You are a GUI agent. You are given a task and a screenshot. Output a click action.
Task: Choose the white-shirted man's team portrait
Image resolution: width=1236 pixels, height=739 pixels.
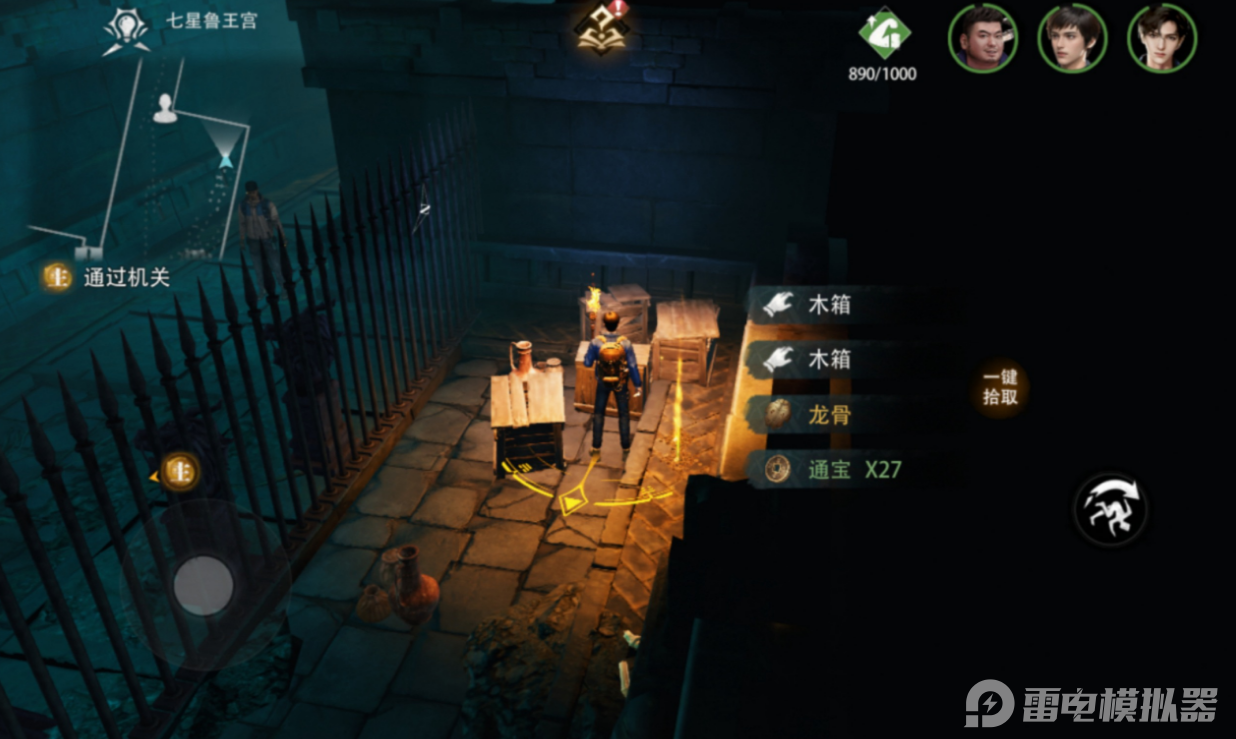coord(1162,38)
